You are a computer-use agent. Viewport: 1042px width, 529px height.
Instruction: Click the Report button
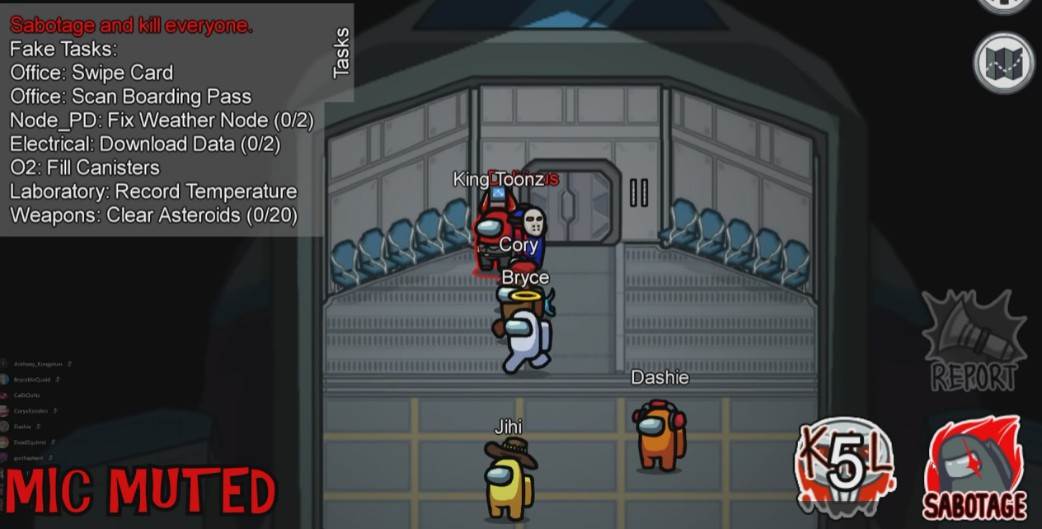click(x=973, y=341)
